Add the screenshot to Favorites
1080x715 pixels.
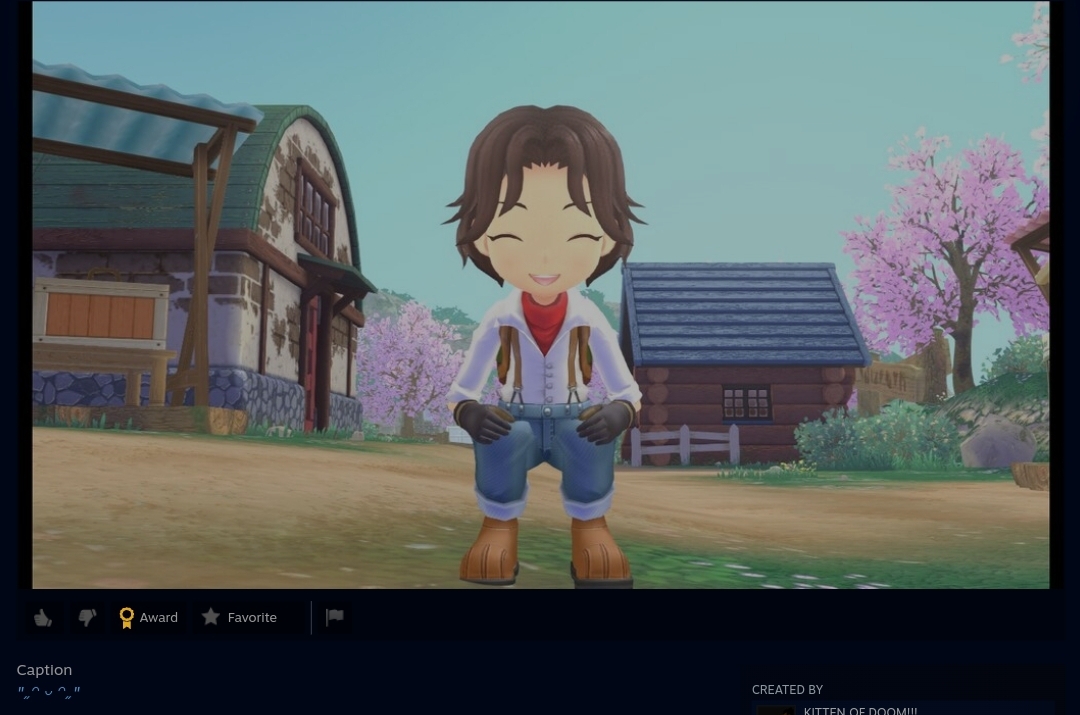240,618
